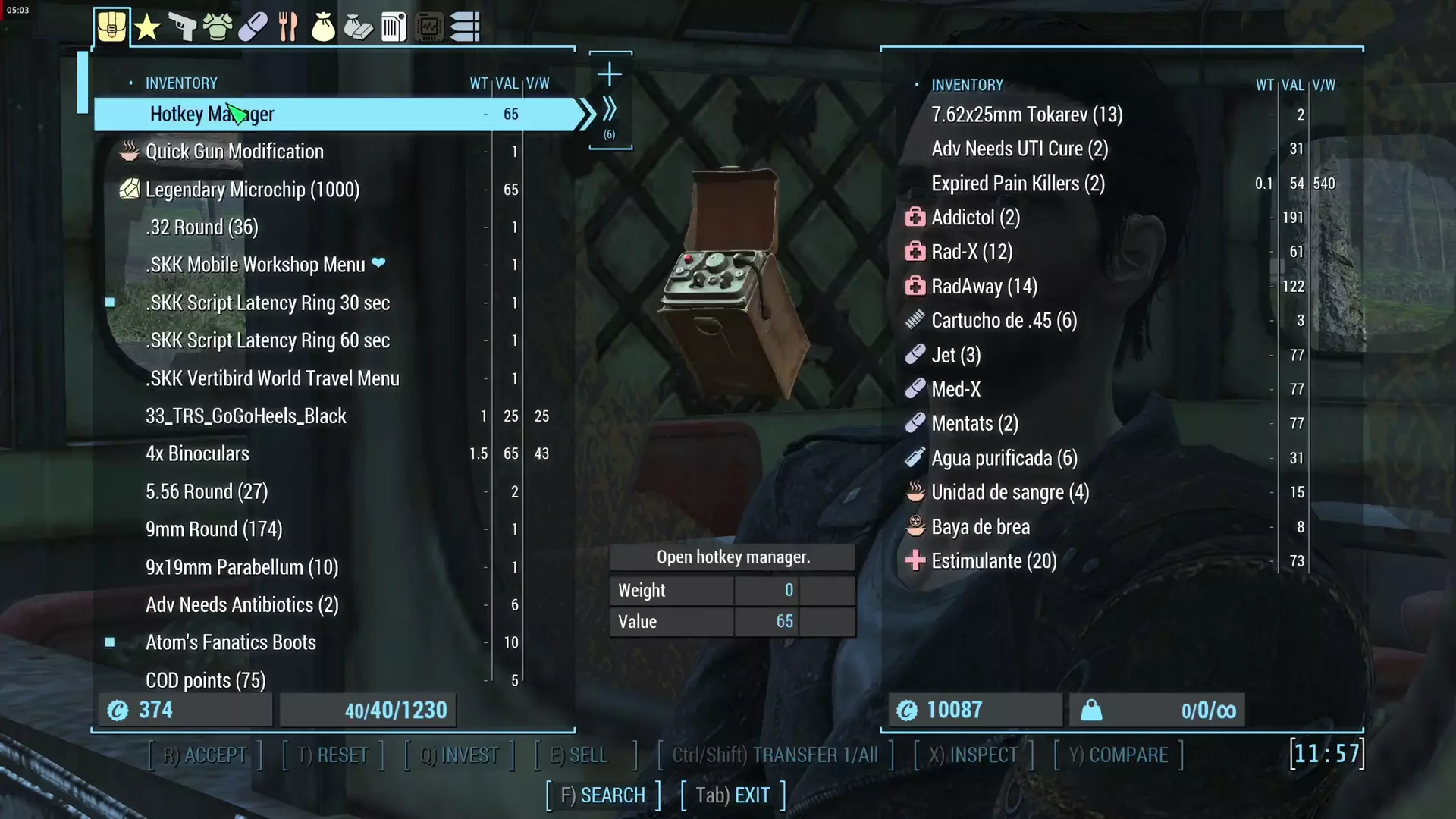
Task: Exit the barter menu
Action: coord(733,795)
